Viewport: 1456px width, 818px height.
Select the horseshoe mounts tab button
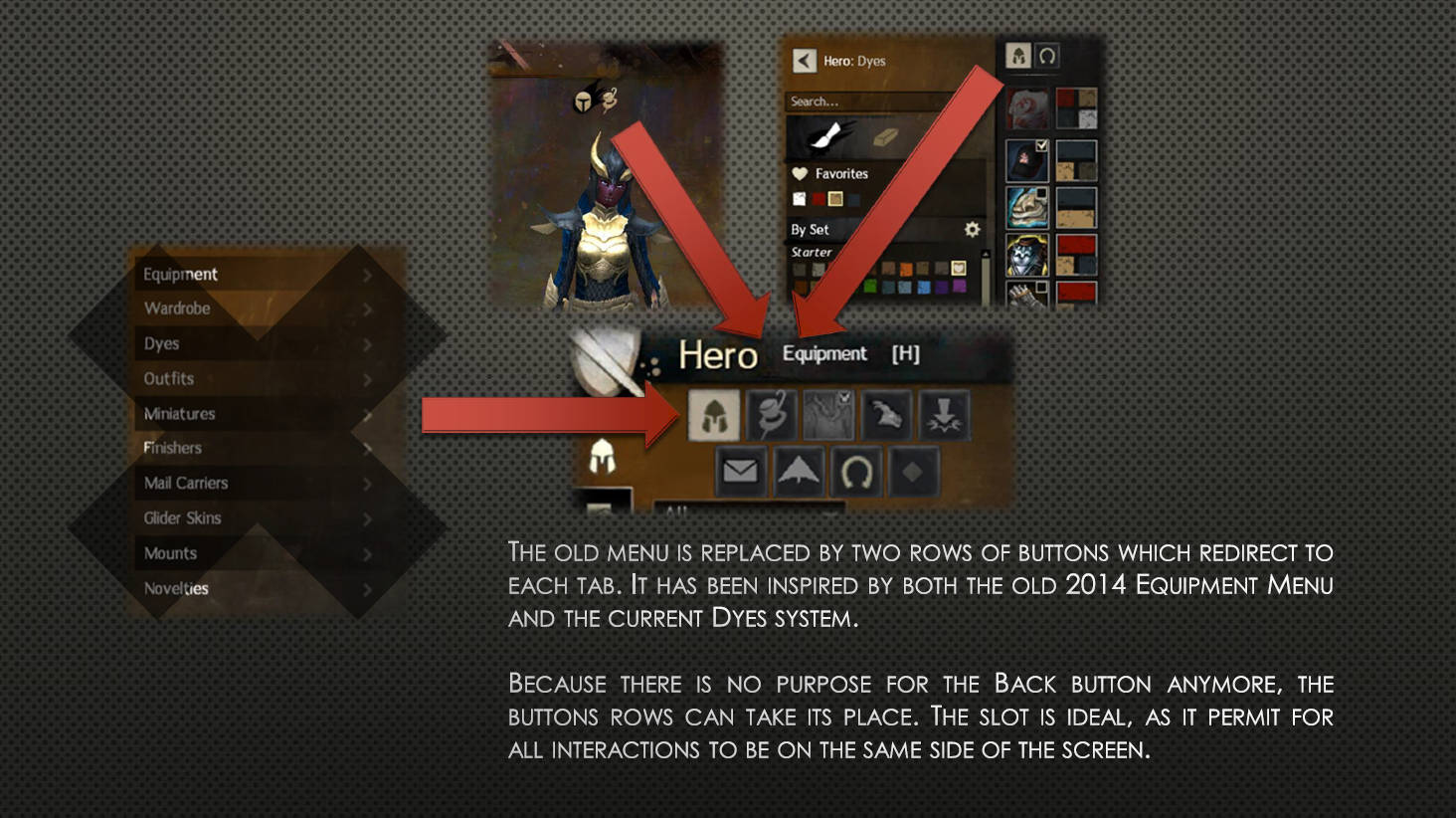856,471
